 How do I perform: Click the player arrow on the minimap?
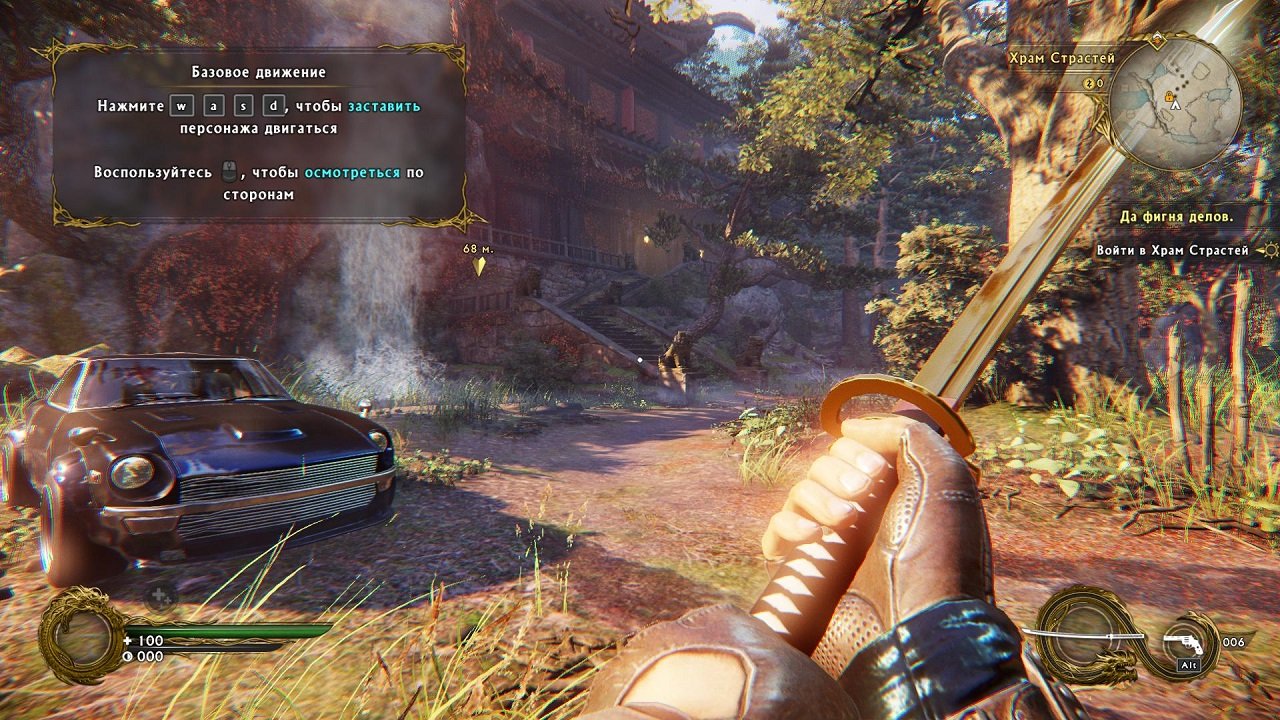pos(1175,105)
